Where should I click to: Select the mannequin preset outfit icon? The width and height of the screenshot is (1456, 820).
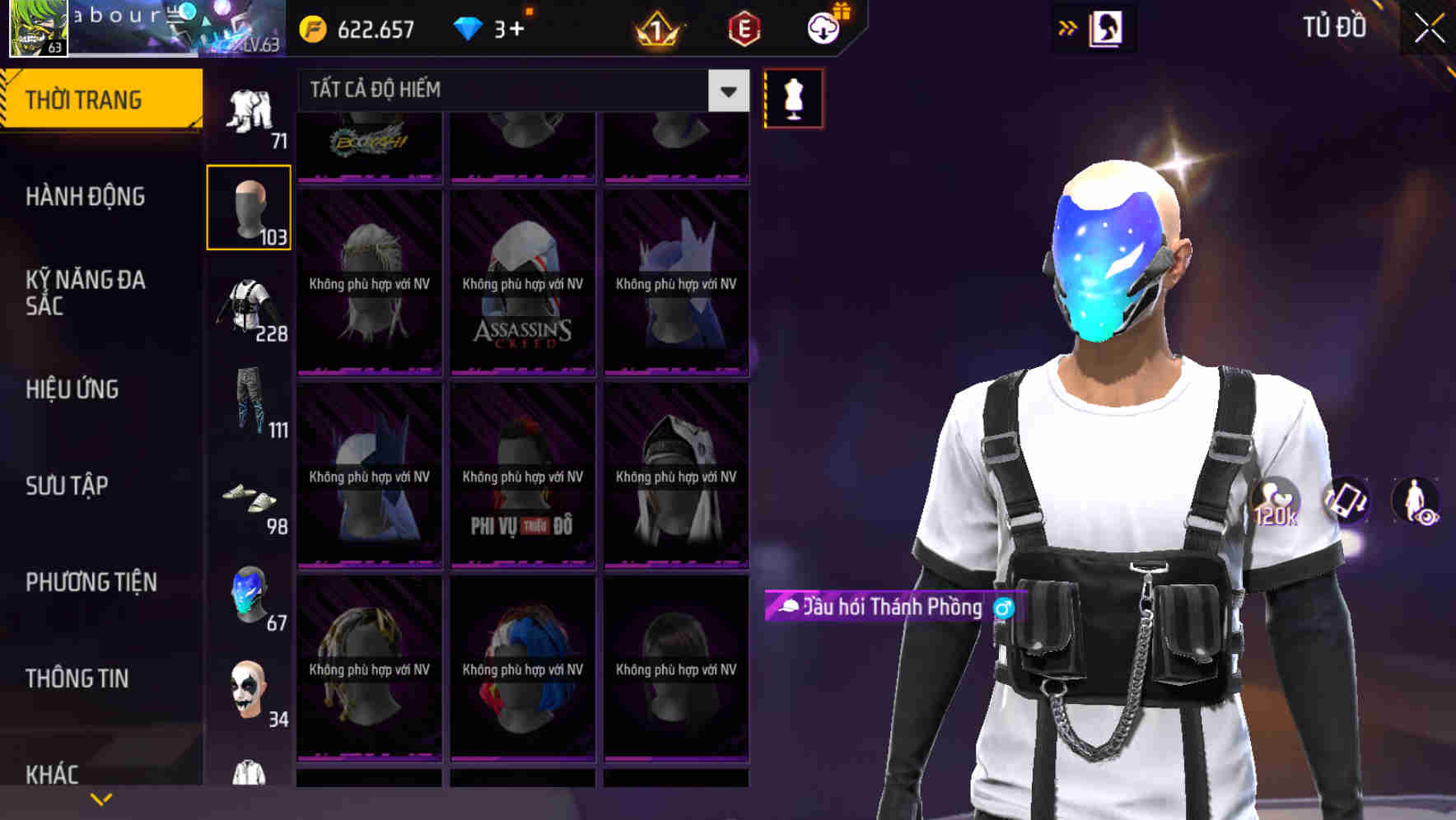(793, 96)
